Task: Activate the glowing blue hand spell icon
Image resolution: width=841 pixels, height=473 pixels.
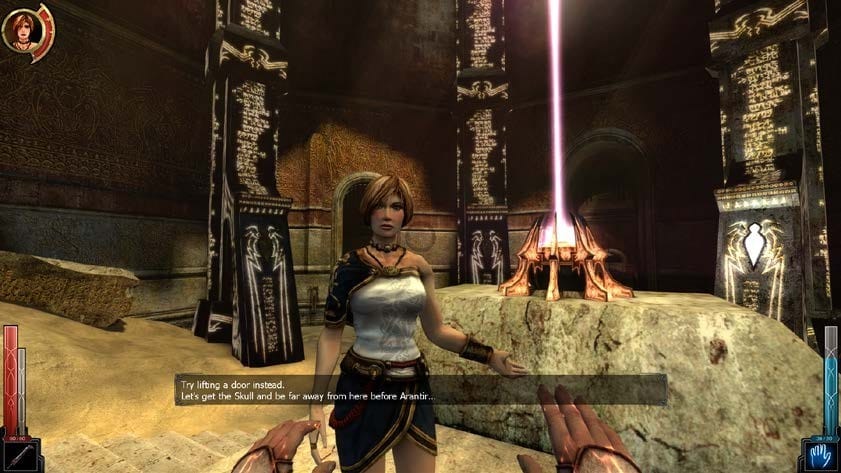Action: coord(821,454)
